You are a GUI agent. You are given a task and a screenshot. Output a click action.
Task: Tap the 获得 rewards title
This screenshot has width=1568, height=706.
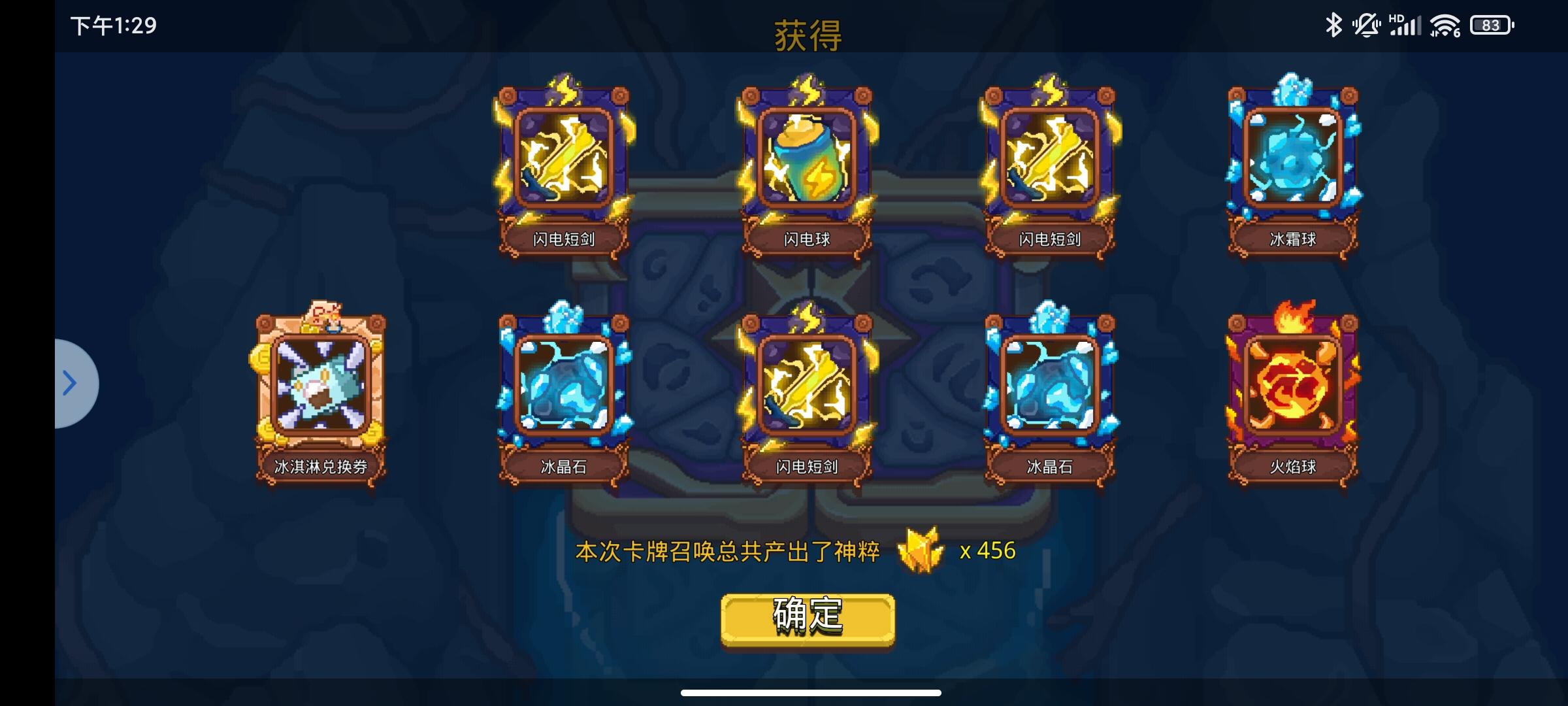[808, 36]
